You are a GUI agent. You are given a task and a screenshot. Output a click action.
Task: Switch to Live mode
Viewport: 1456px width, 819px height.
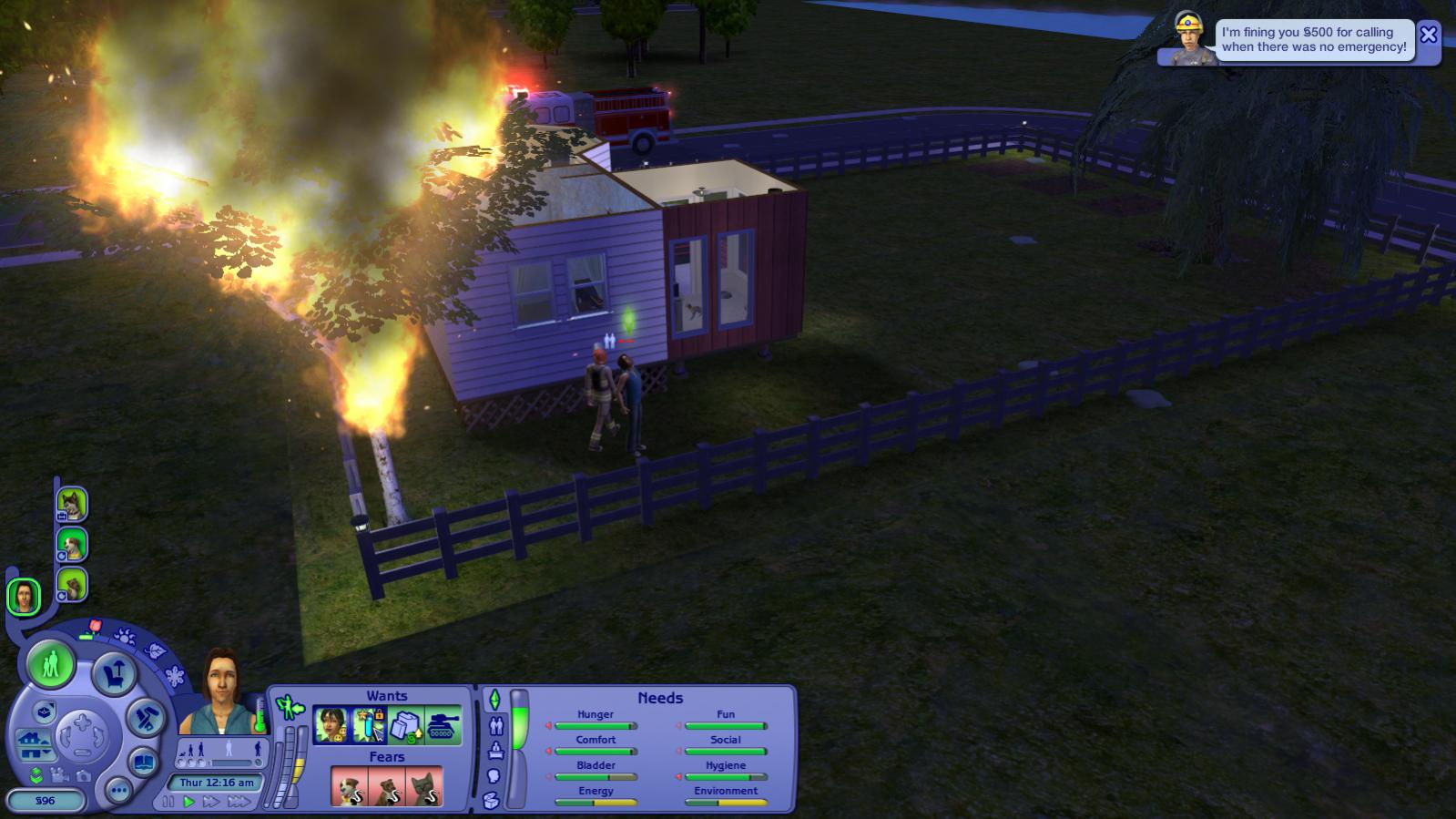(51, 664)
